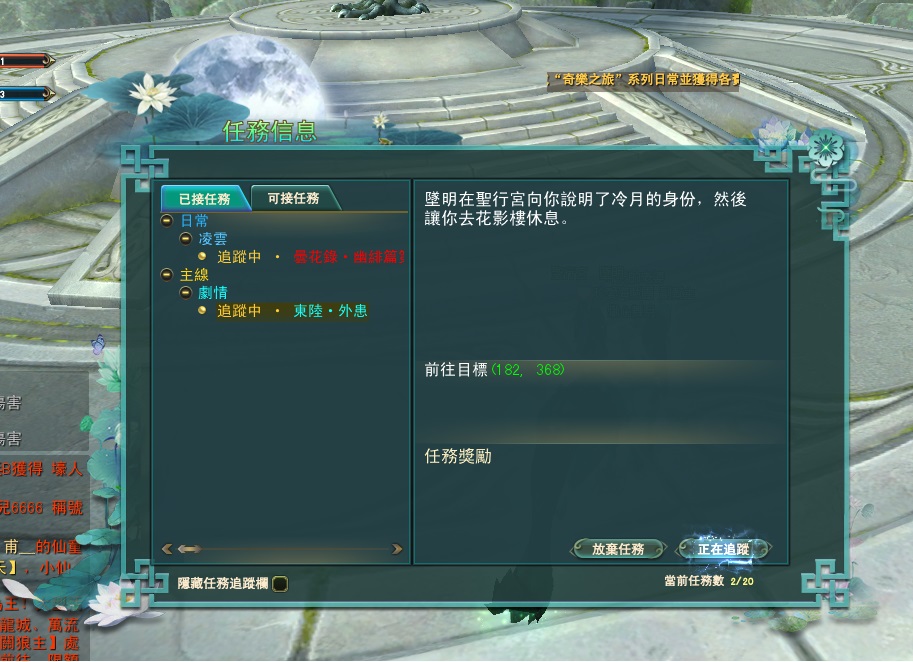
Task: Abandon quest with 放棄任務 button
Action: (x=618, y=549)
